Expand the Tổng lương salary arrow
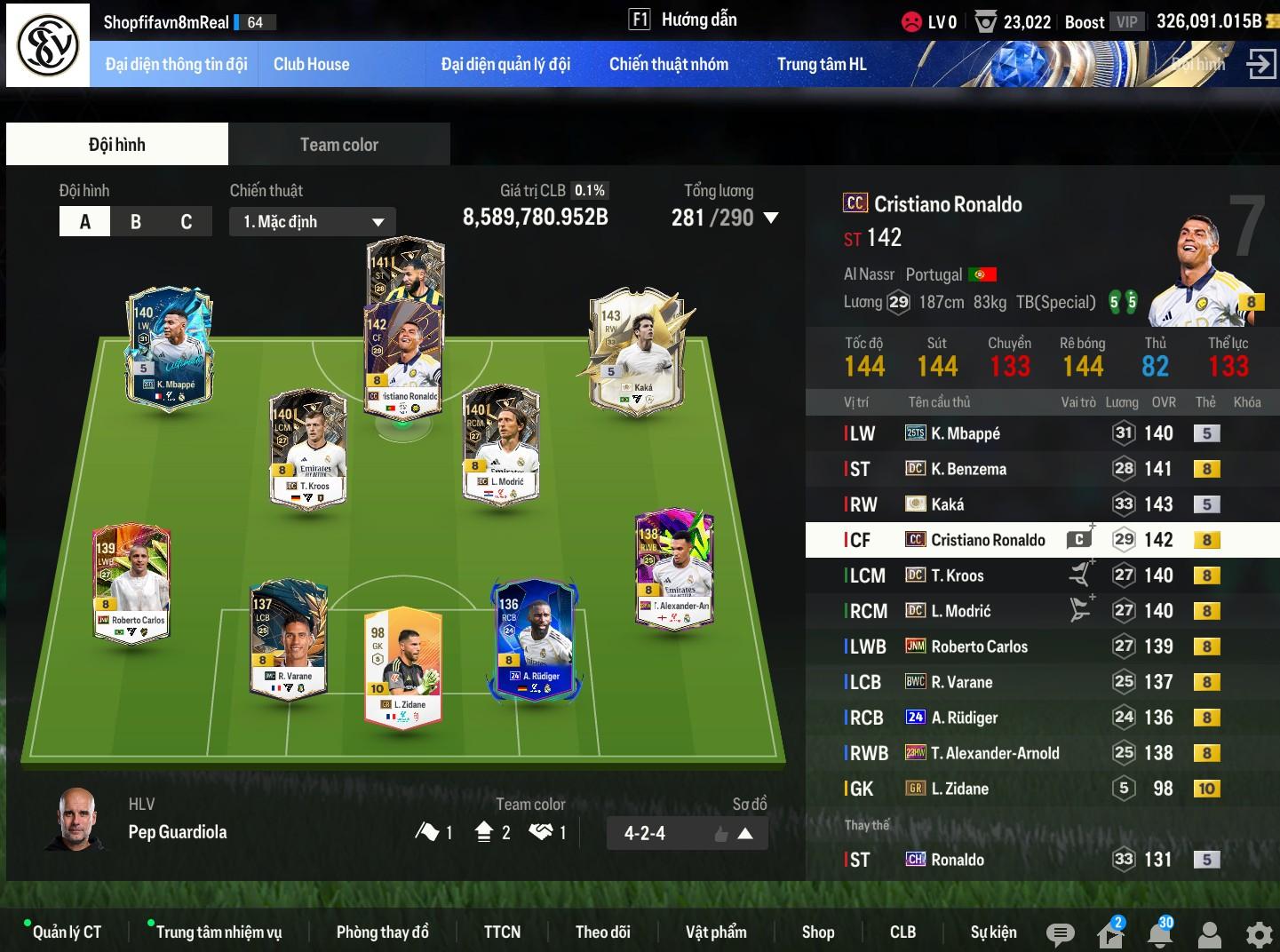This screenshot has width=1280, height=952. coord(771,218)
